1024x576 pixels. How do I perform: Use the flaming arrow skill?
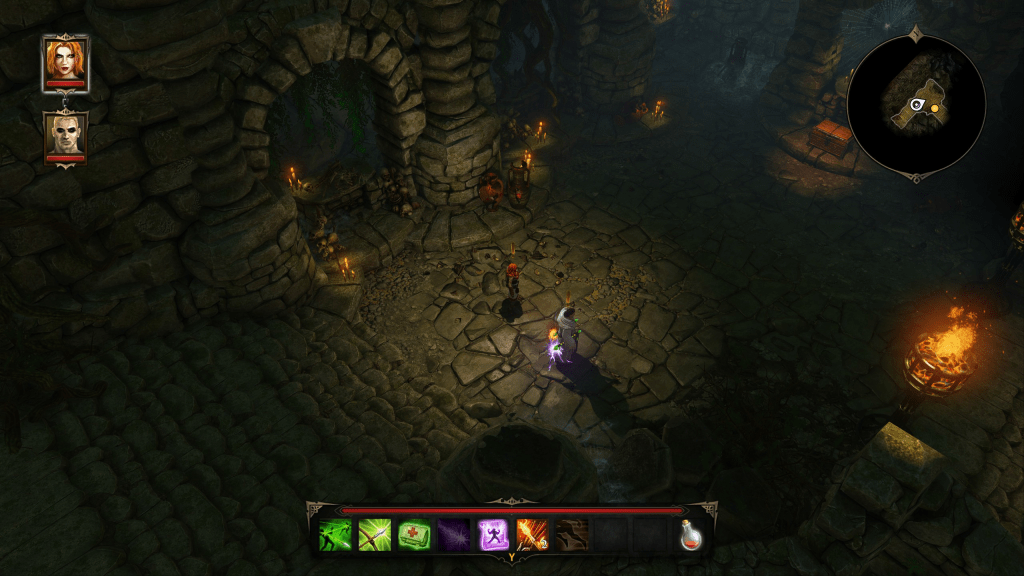531,535
